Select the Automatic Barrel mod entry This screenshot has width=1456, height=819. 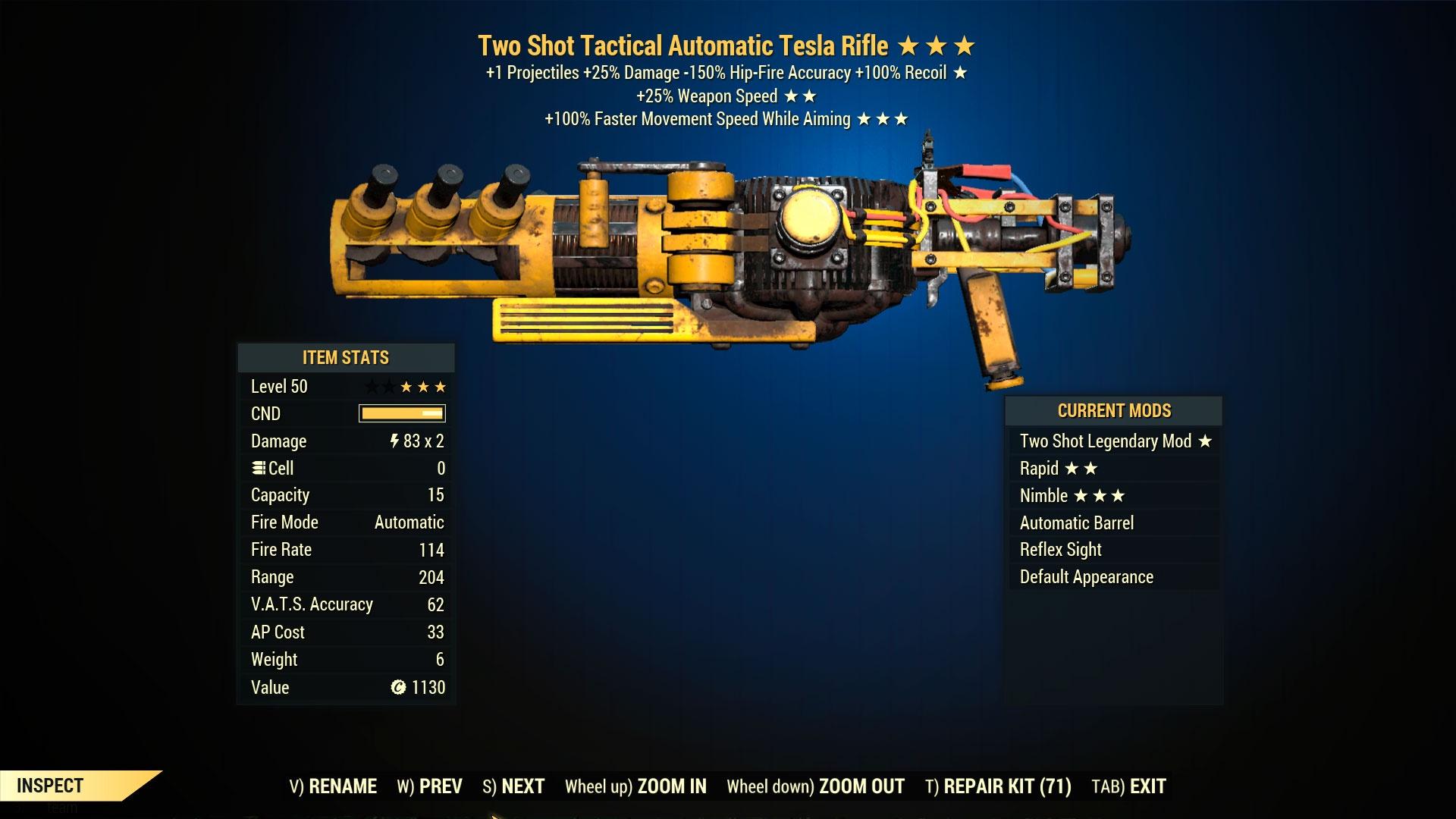[1077, 522]
